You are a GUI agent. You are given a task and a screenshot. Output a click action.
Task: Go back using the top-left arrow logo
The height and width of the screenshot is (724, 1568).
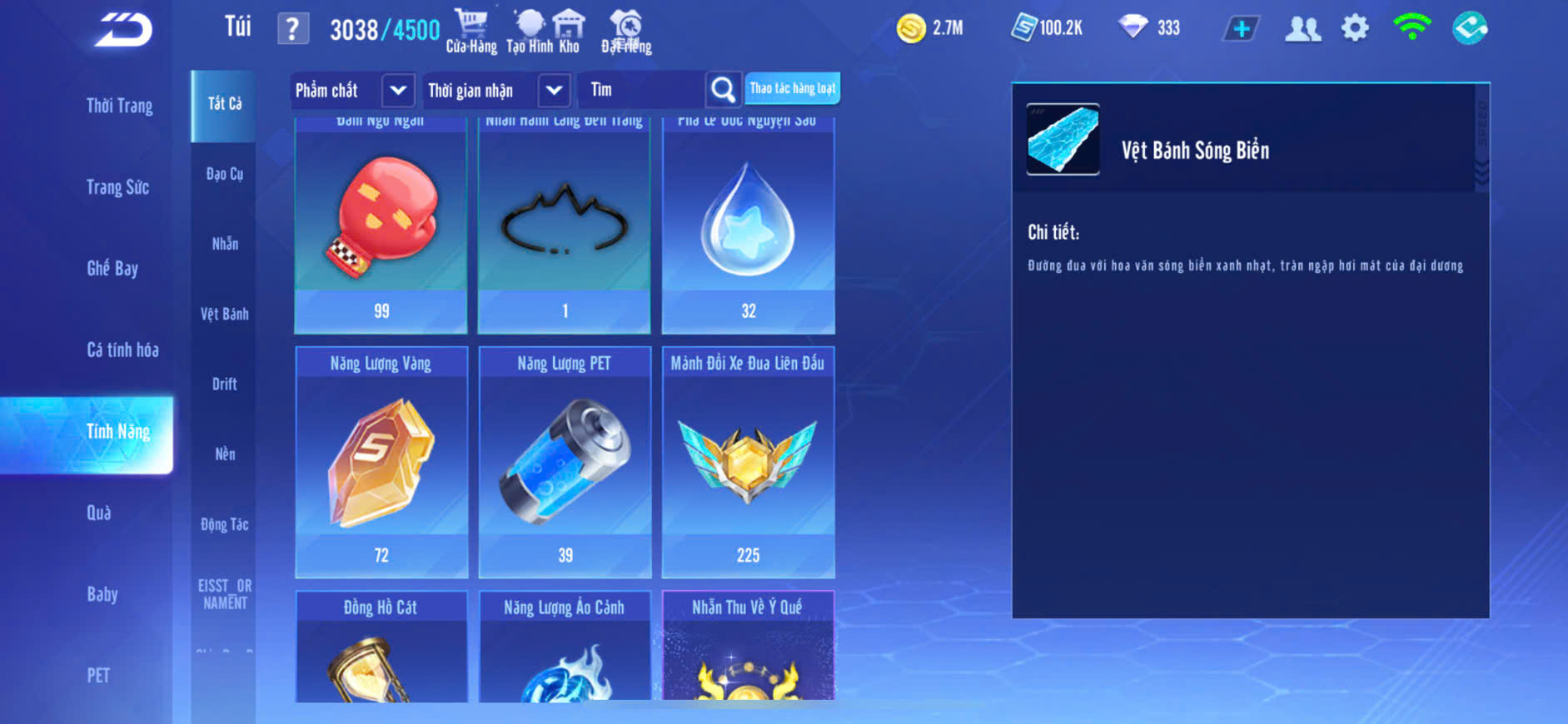(x=123, y=30)
